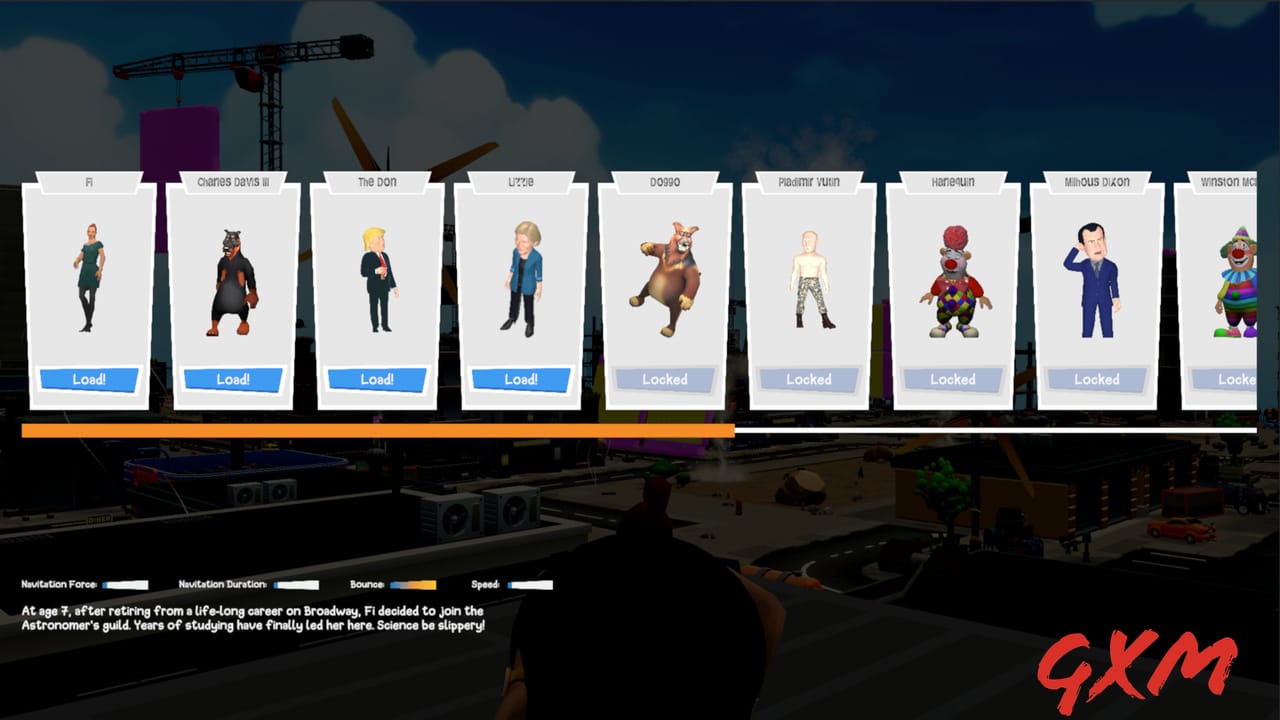Image resolution: width=1280 pixels, height=720 pixels.
Task: Select the Pladimir Vutin portrait
Action: pyautogui.click(x=809, y=280)
